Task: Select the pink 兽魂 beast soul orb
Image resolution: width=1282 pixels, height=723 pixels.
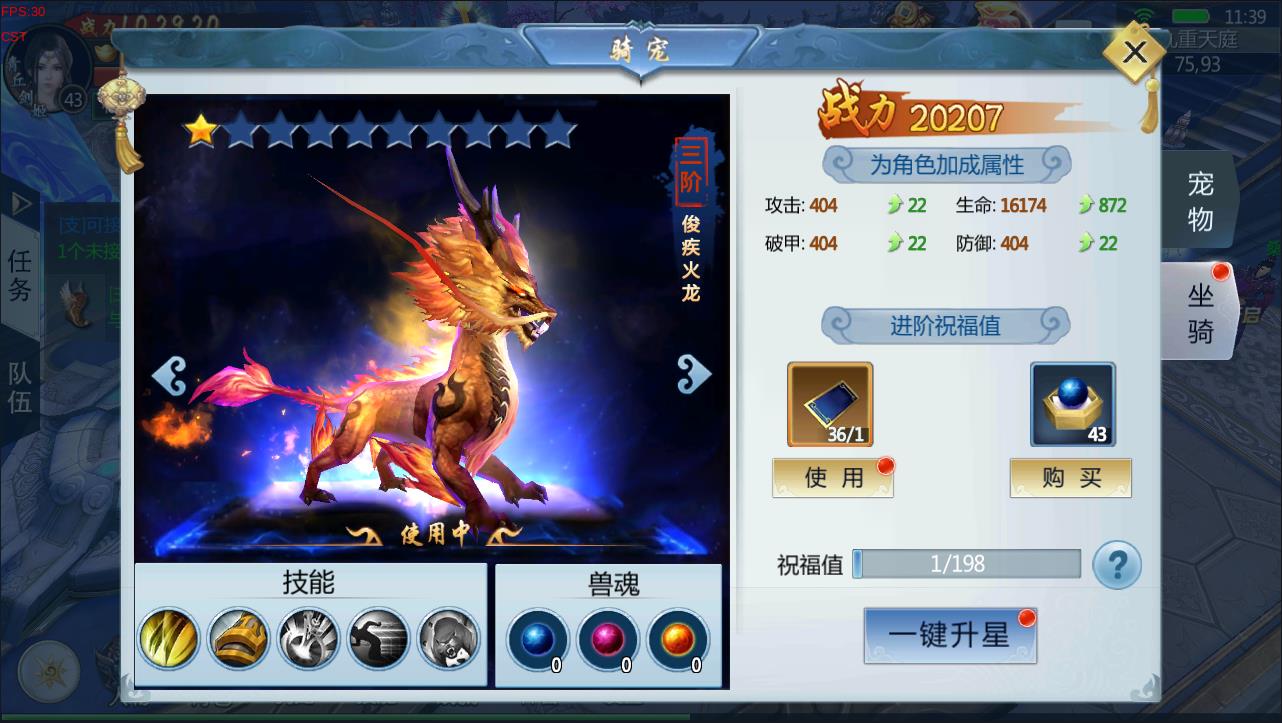Action: click(x=608, y=640)
